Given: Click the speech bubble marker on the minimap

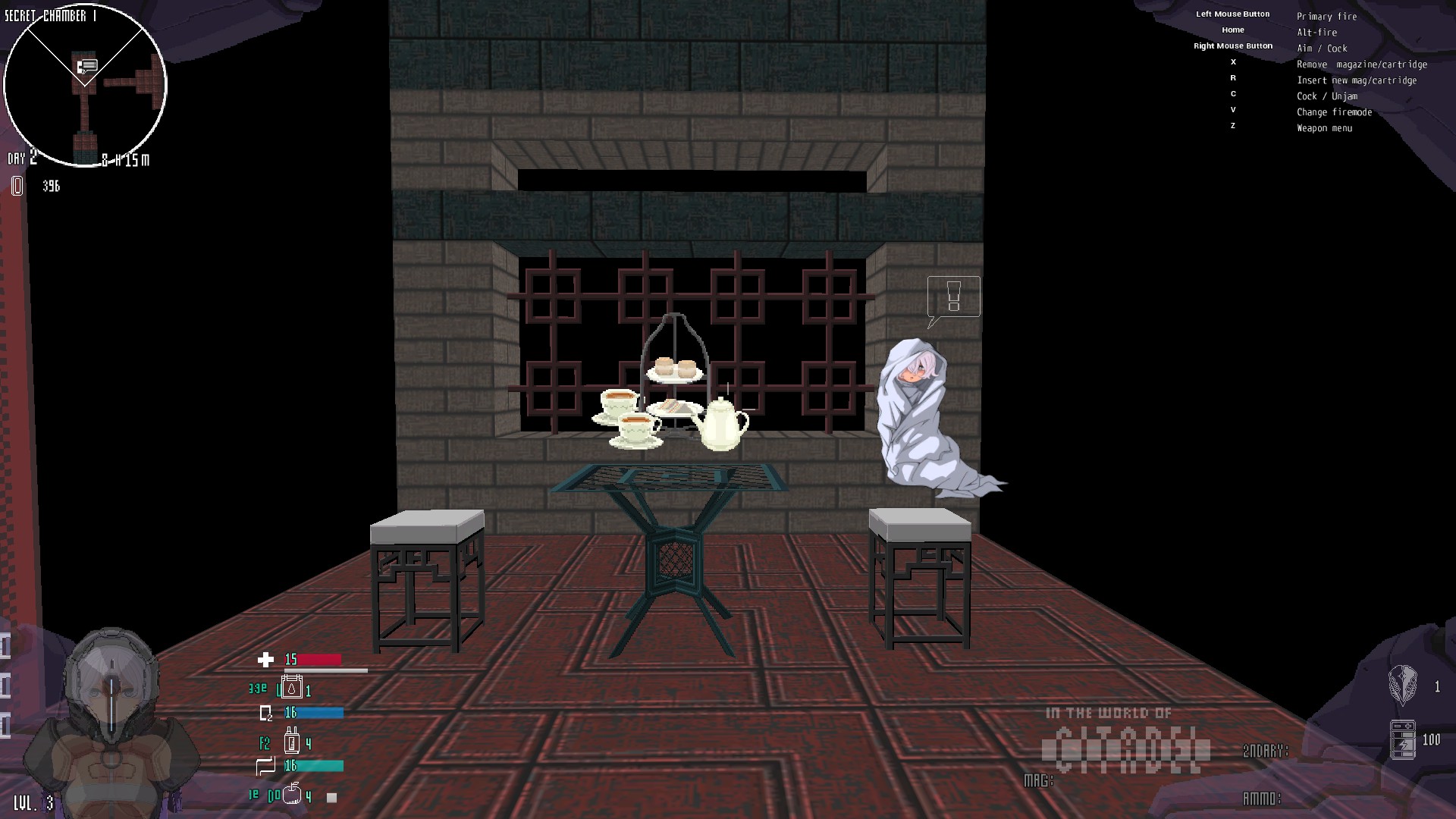Looking at the screenshot, I should [87, 64].
